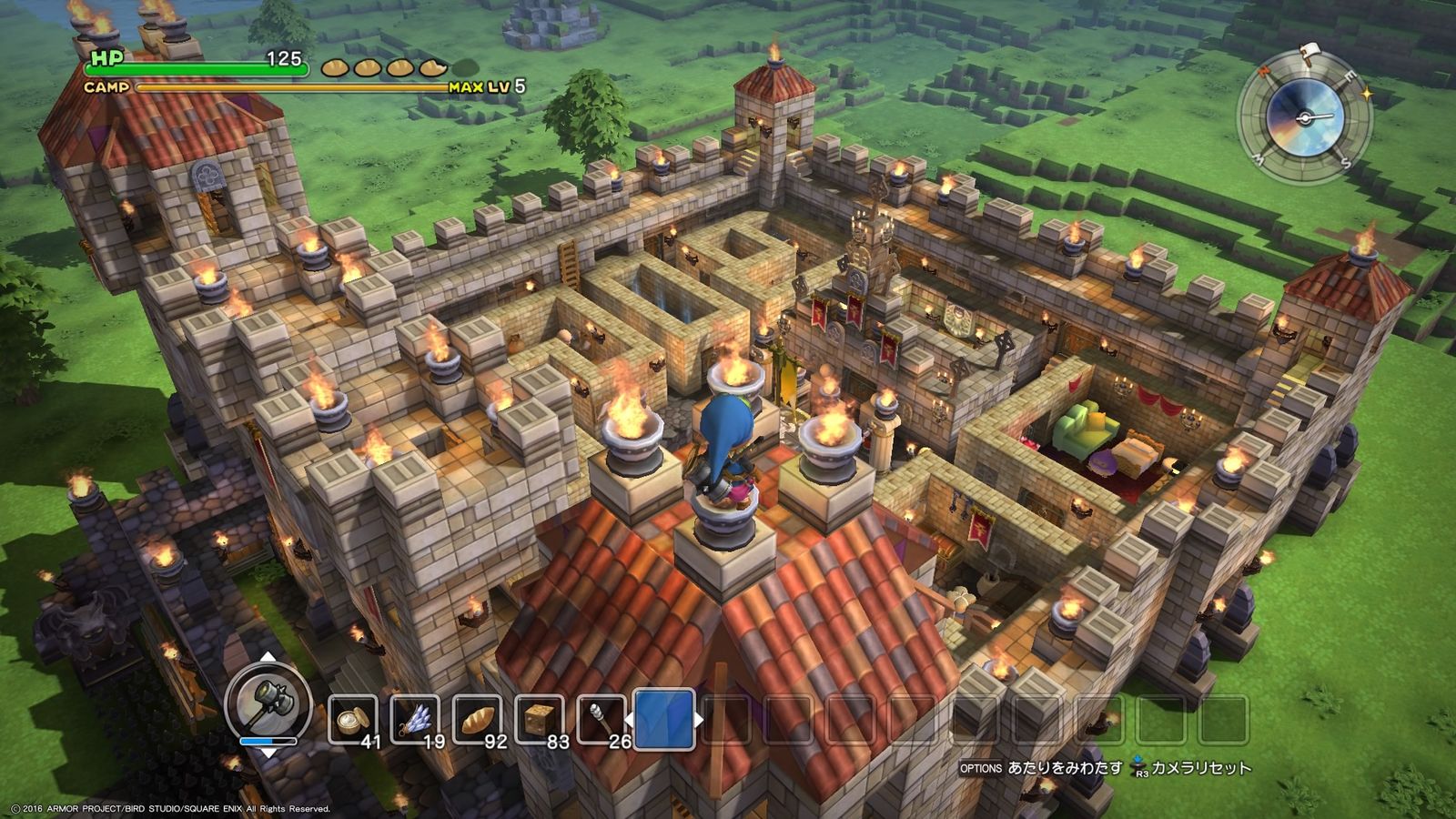Cycle weapon with the down arrow below hammer
Image resolution: width=1456 pixels, height=819 pixels.
point(268,754)
